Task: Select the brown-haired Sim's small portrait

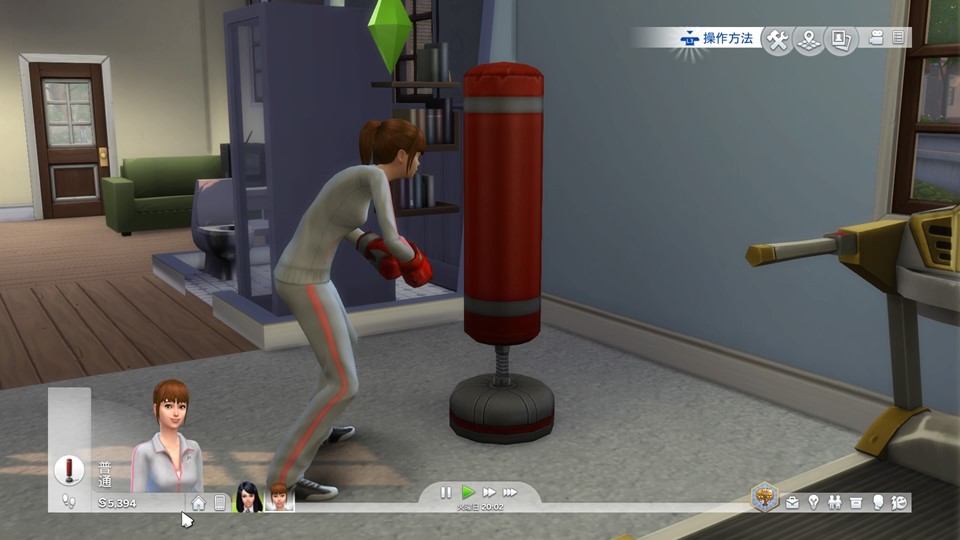Action: point(279,497)
